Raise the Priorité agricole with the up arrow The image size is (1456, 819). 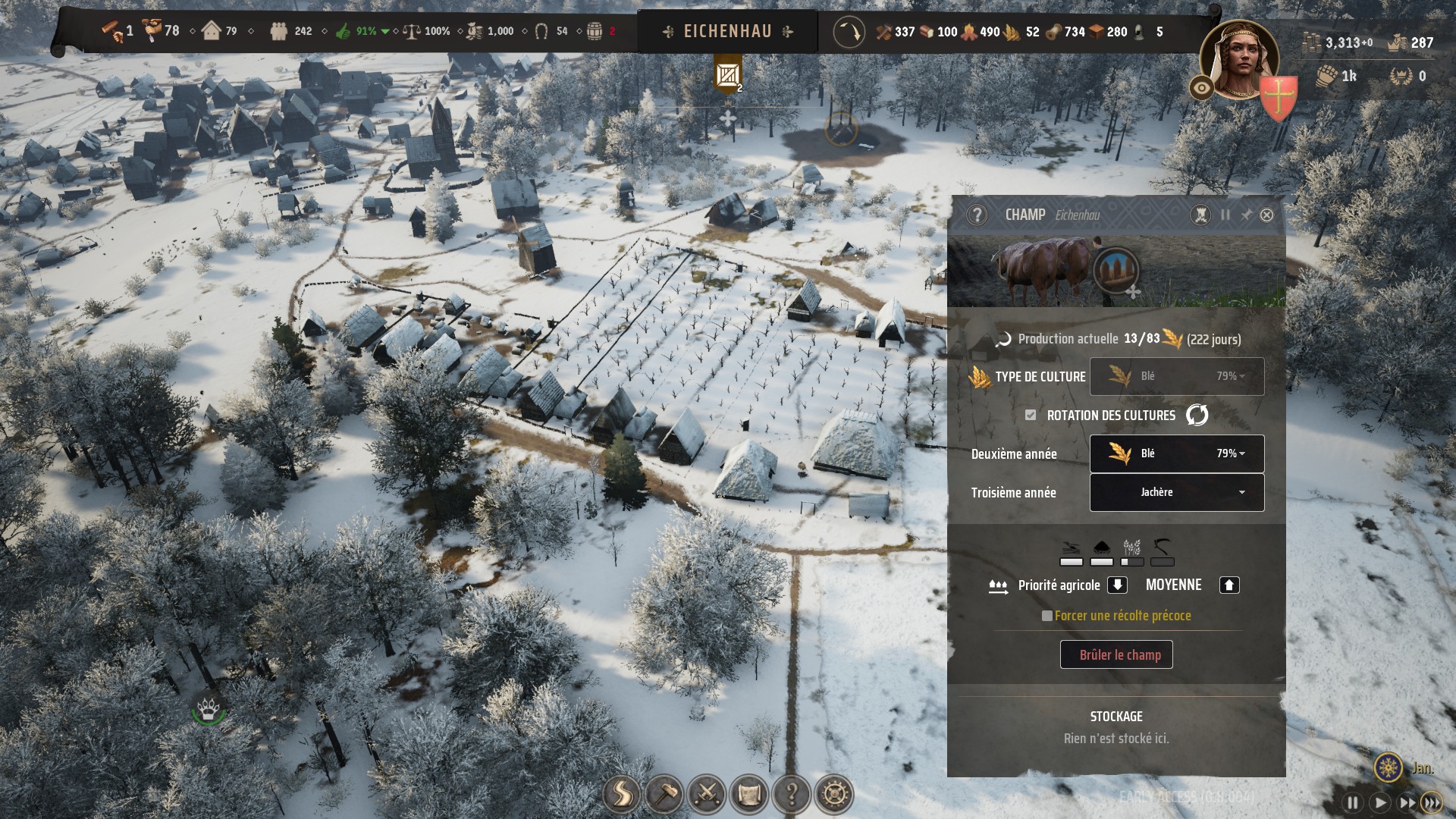pyautogui.click(x=1229, y=585)
